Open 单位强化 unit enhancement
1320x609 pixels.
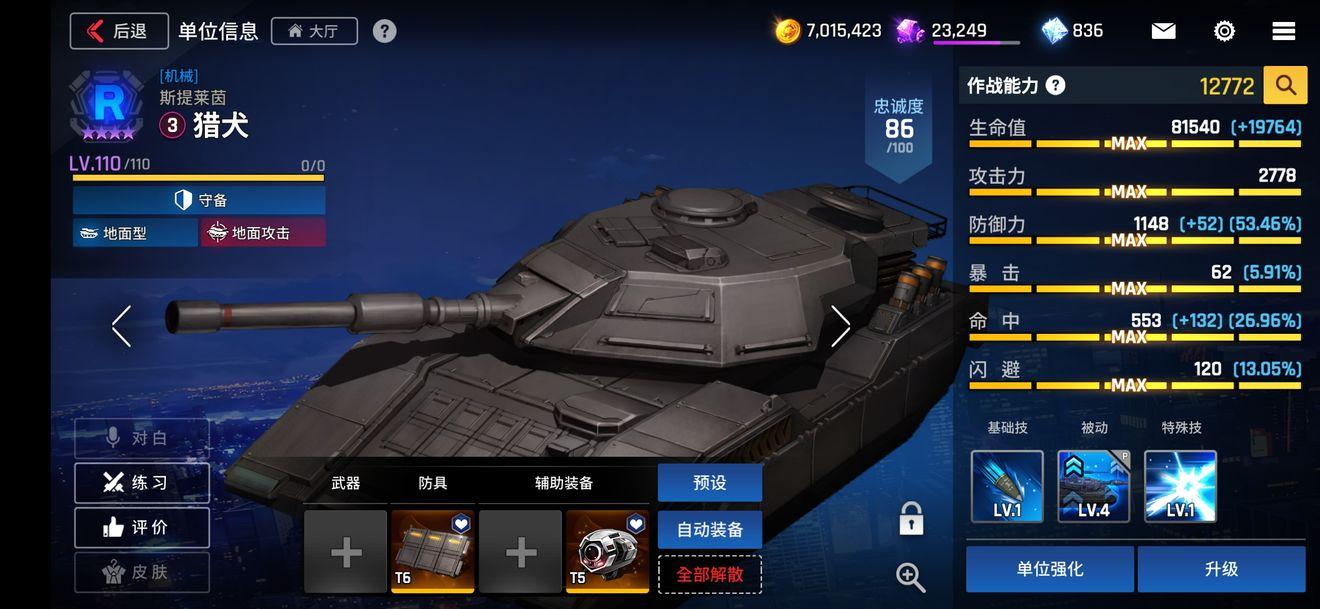pyautogui.click(x=1049, y=569)
